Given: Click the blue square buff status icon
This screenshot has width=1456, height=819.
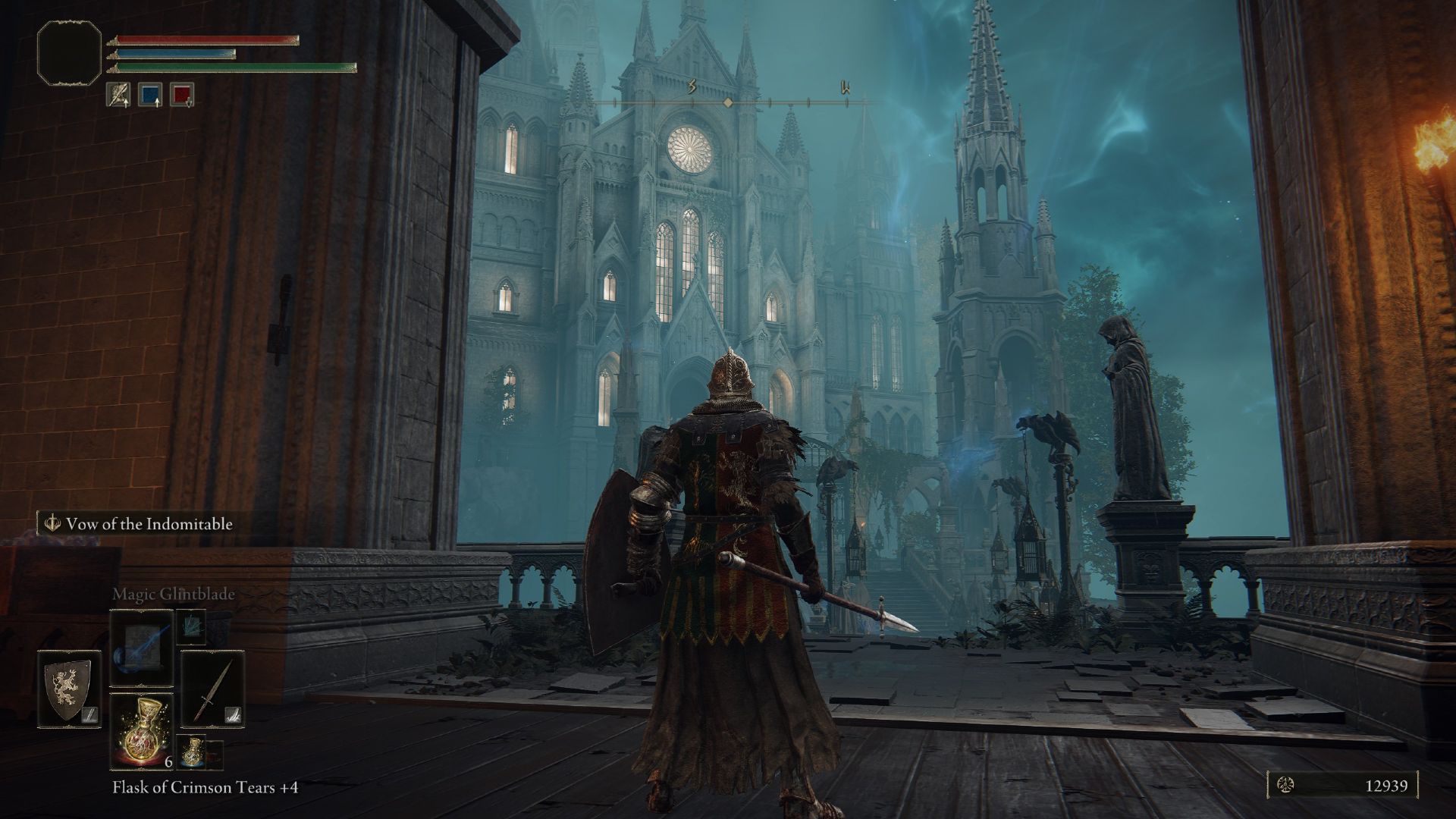Looking at the screenshot, I should (150, 94).
